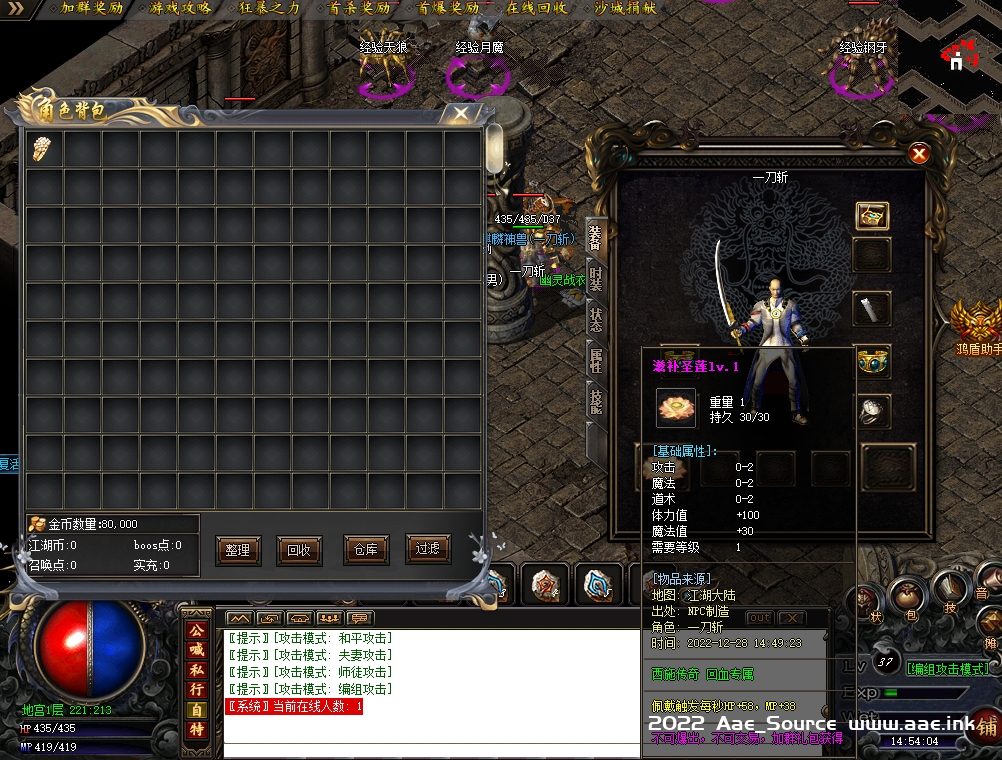
Task: Open the 属性 attributes tab
Action: coord(596,360)
